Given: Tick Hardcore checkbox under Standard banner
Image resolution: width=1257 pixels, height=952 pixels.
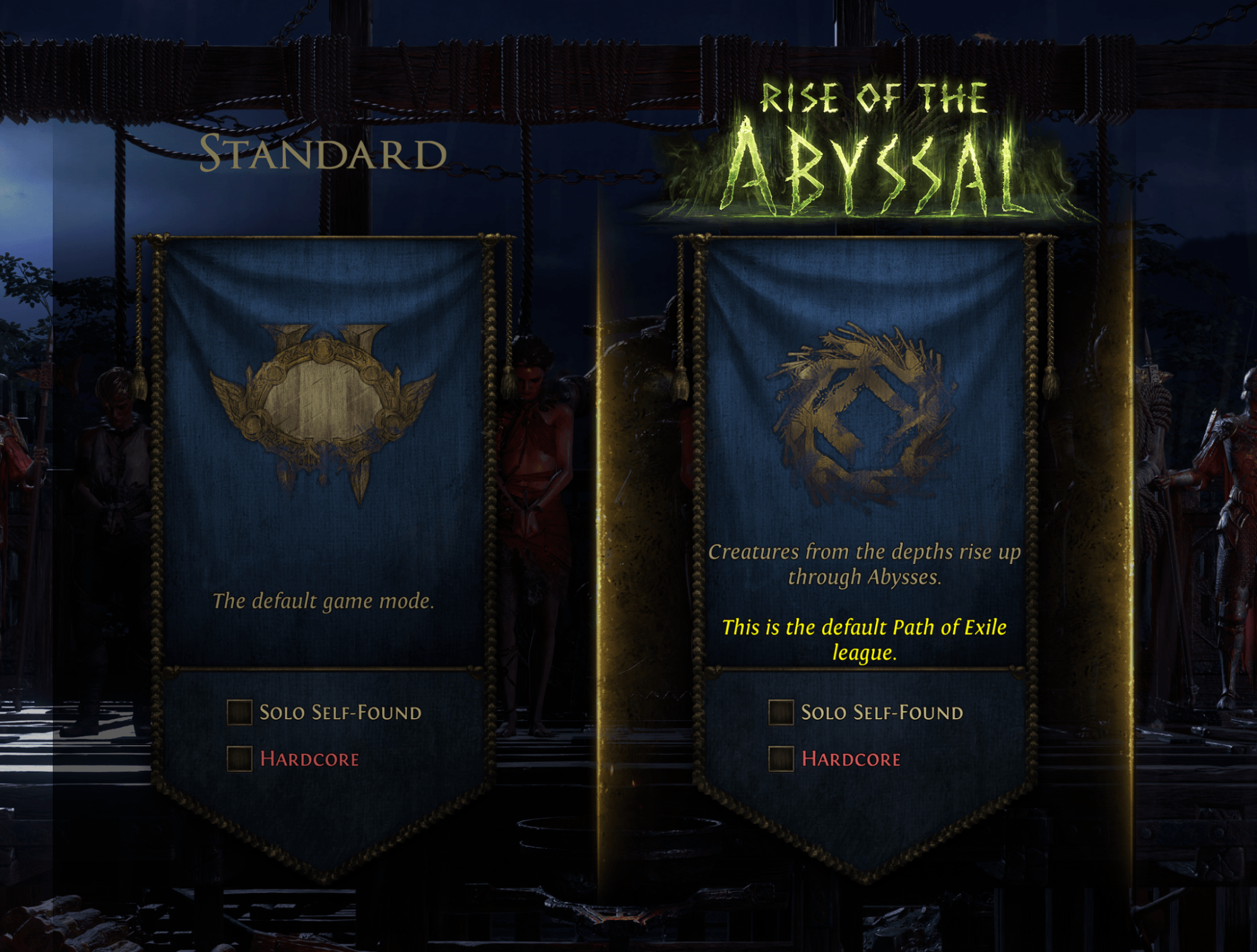Looking at the screenshot, I should 240,759.
